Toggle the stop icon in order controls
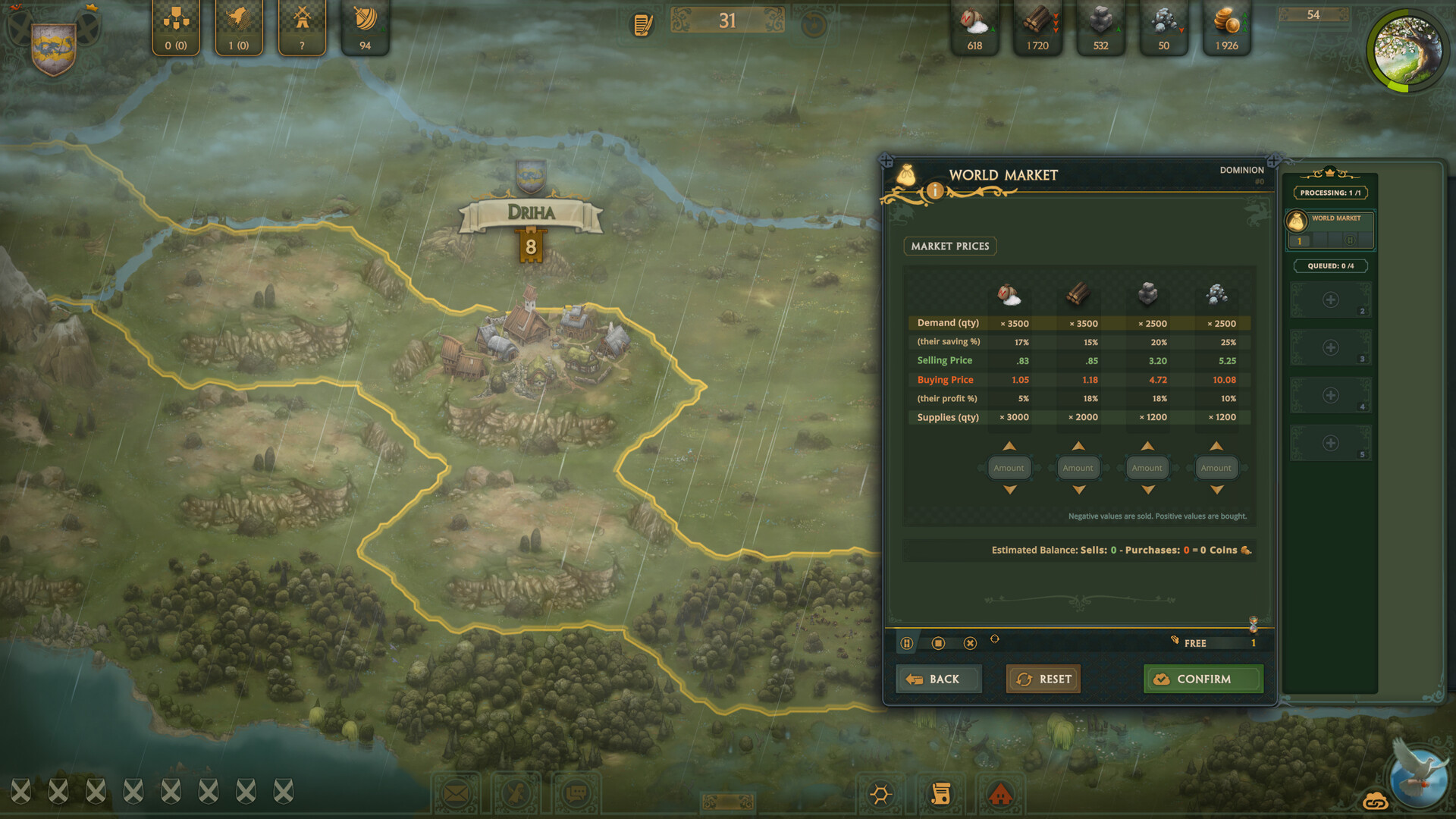The image size is (1456, 819). pyautogui.click(x=939, y=642)
